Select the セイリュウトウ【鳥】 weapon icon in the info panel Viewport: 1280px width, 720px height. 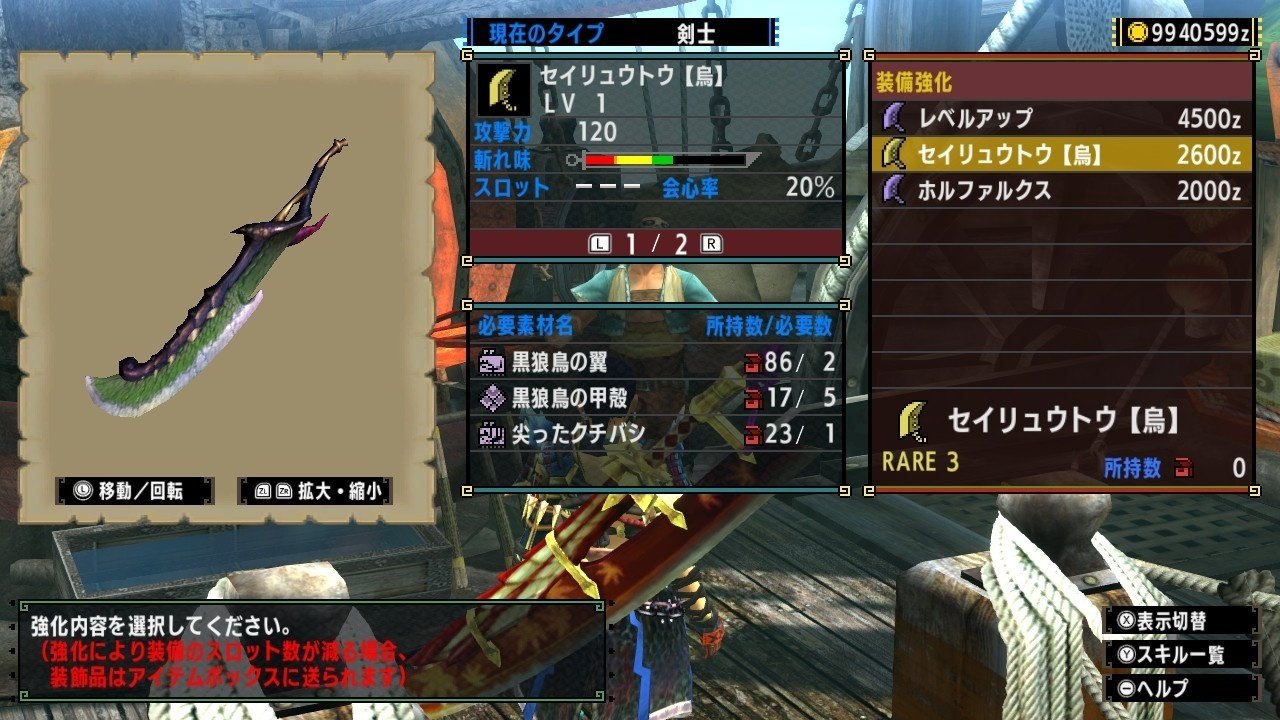[x=503, y=90]
